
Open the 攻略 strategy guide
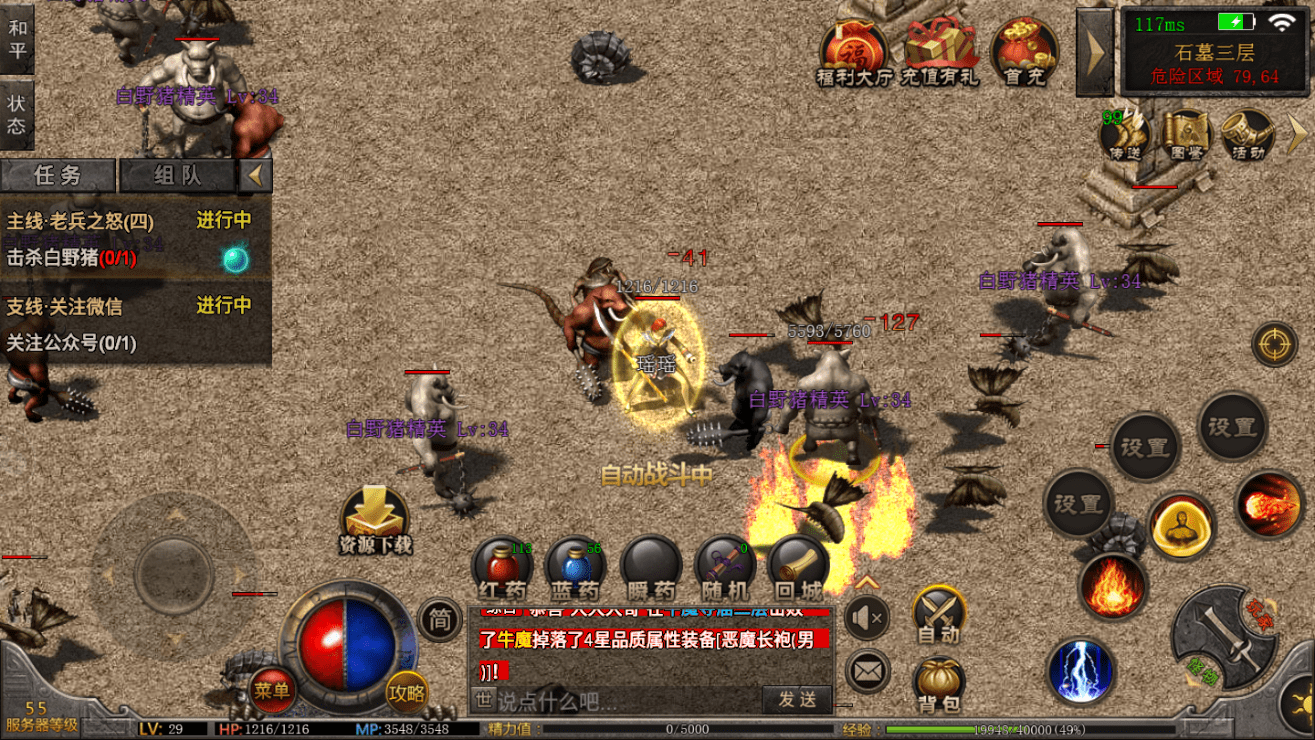click(407, 690)
